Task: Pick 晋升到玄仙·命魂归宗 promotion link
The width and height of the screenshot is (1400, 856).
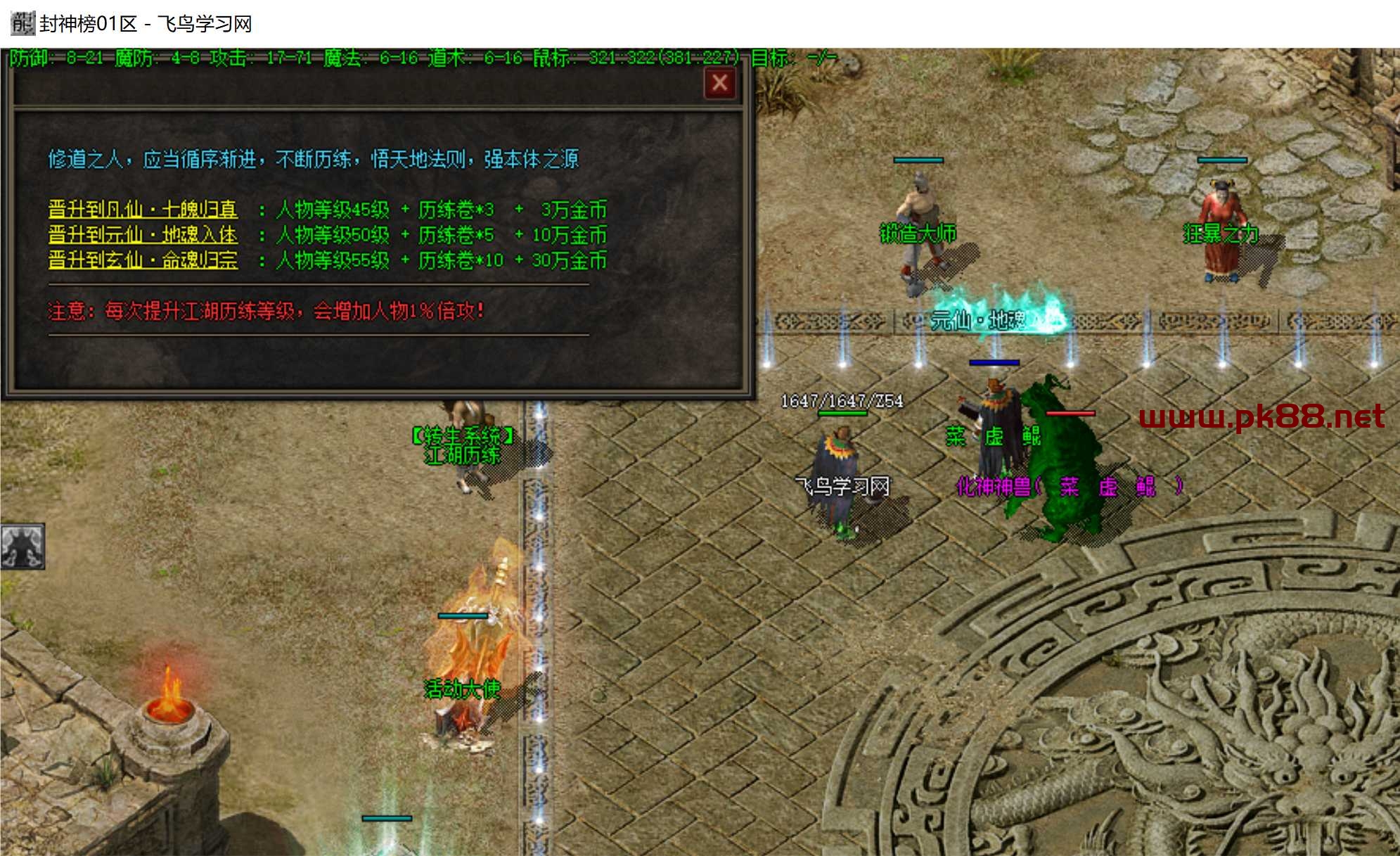Action: tap(143, 260)
